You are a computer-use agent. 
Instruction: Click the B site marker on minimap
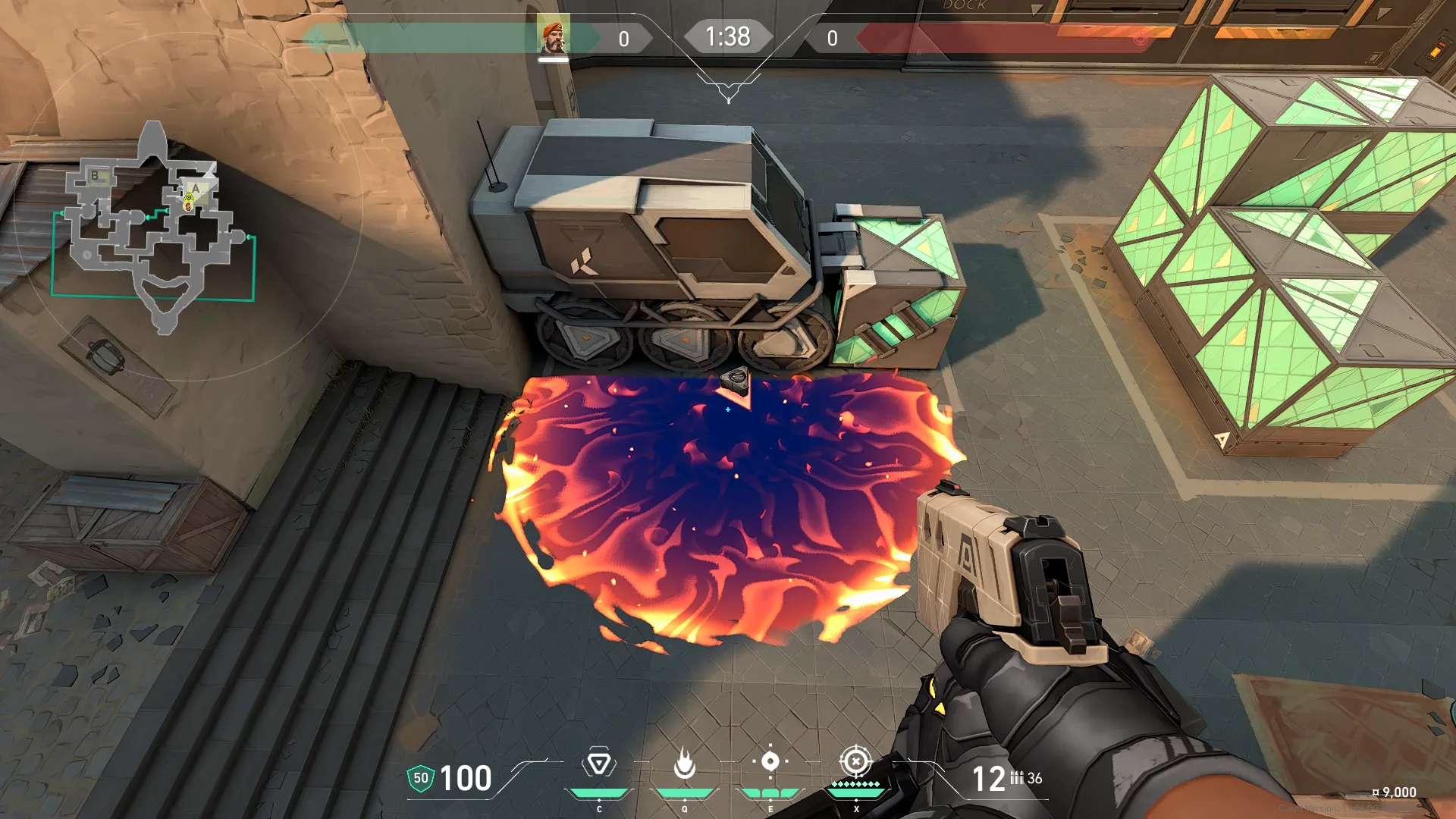[96, 177]
